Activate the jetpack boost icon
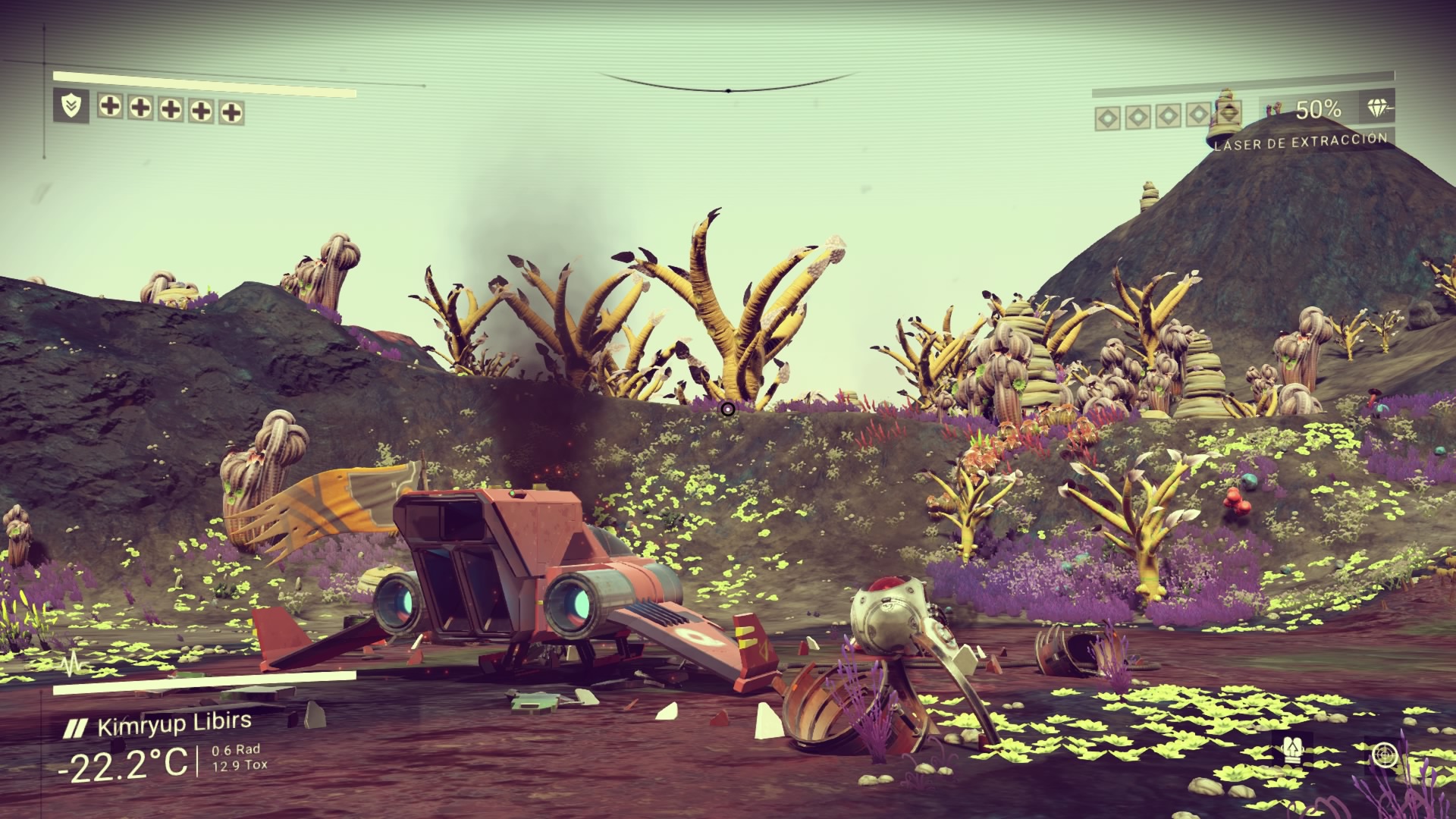Viewport: 1456px width, 819px height. coord(1291,752)
